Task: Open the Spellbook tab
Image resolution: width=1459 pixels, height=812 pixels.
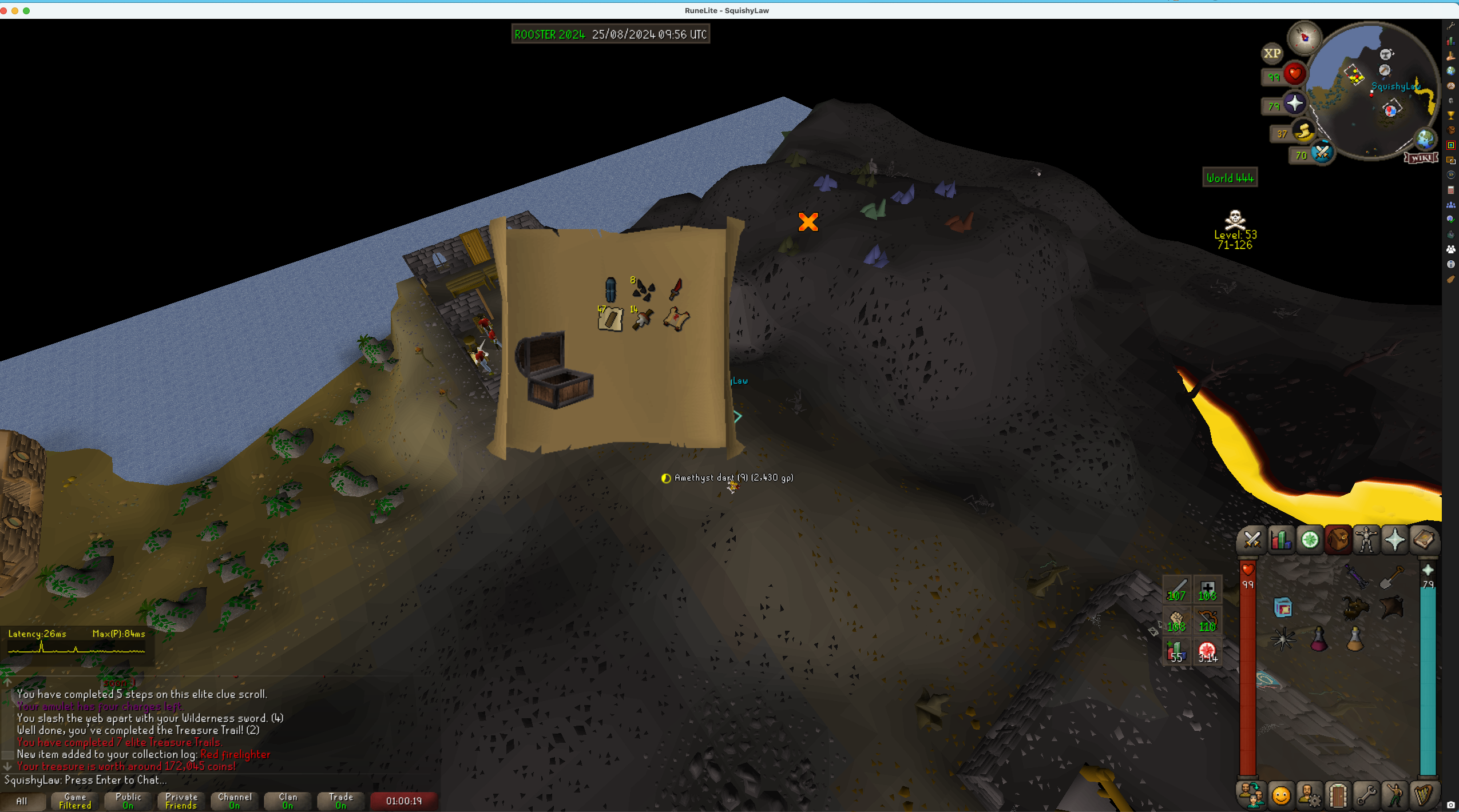Action: coord(1424,540)
